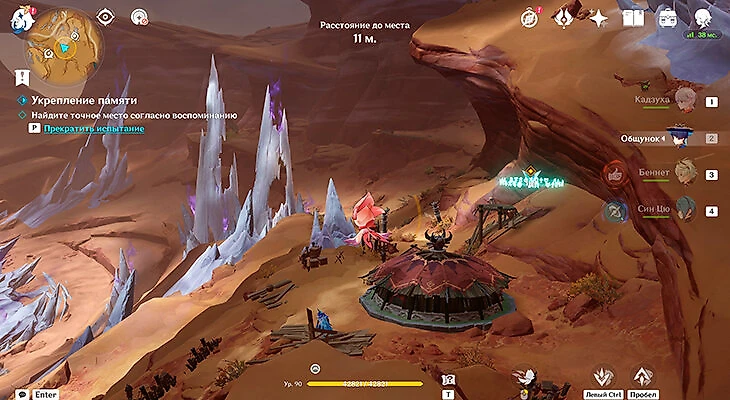The width and height of the screenshot is (730, 400).
Task: Activate the Пробел jump ability button
Action: click(643, 377)
